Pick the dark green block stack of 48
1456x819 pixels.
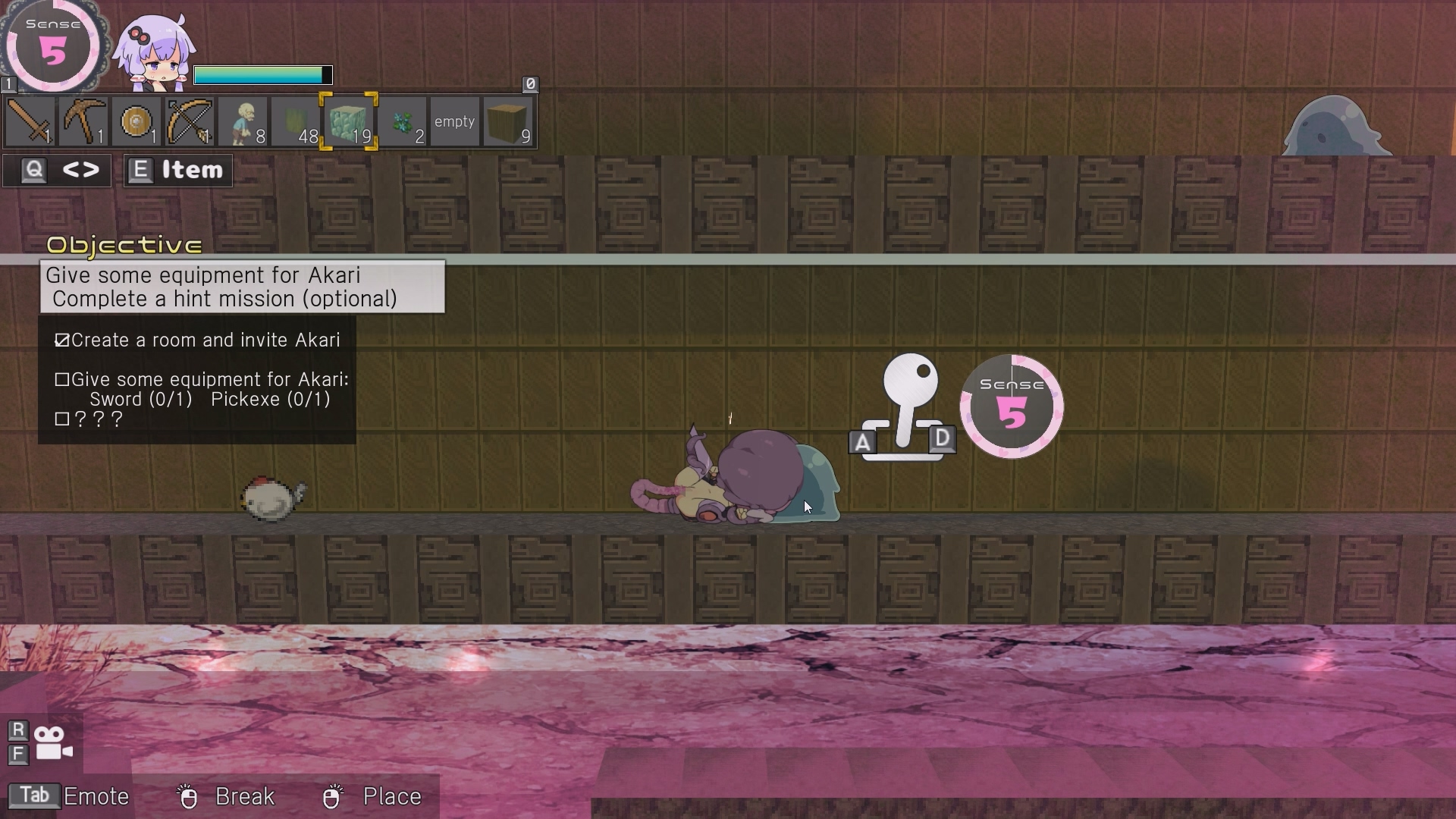point(296,121)
